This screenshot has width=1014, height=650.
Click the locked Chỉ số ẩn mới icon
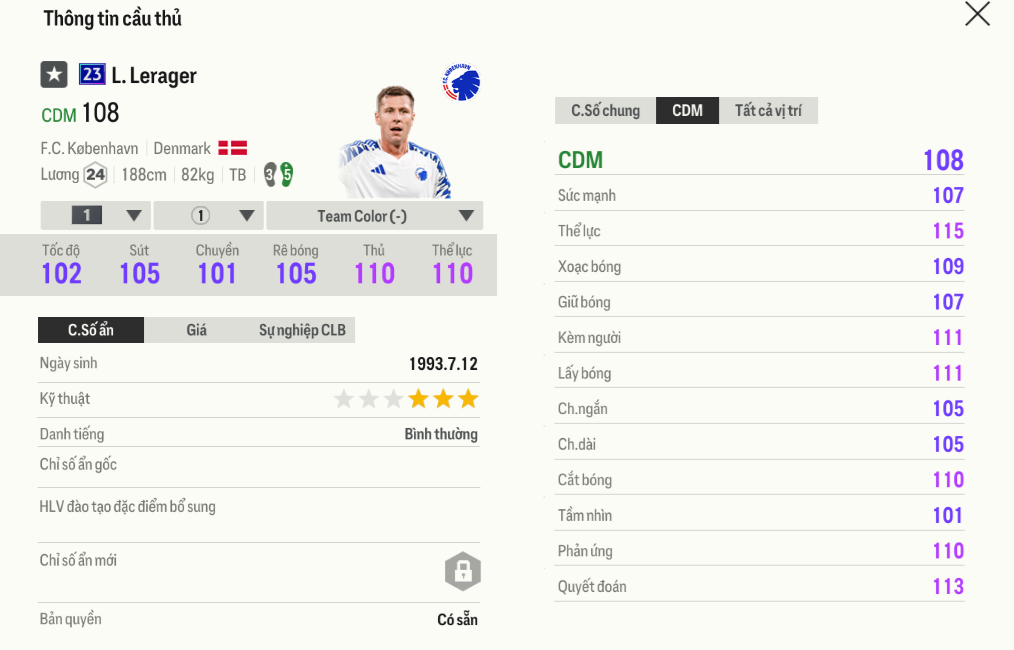coord(462,571)
